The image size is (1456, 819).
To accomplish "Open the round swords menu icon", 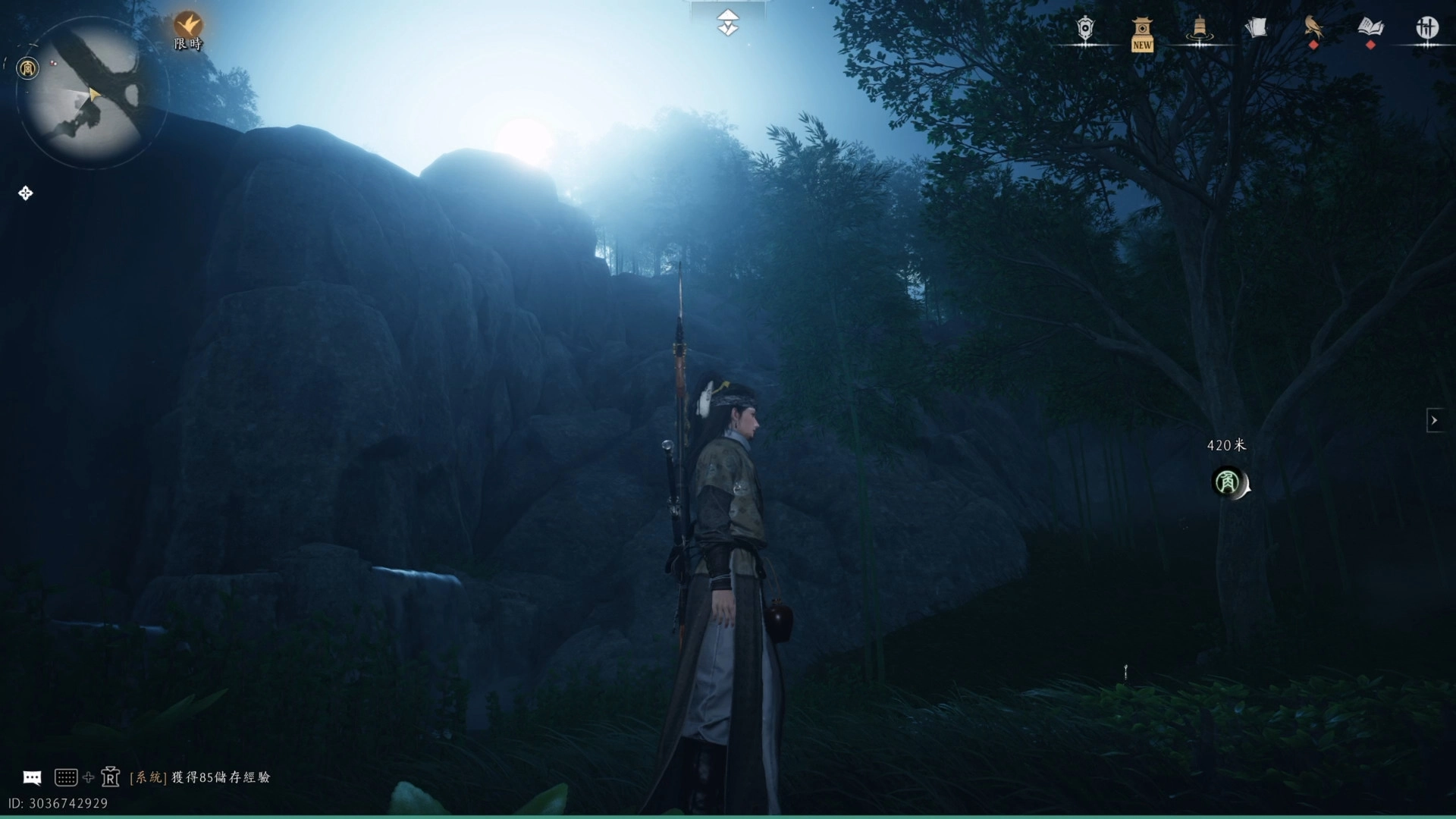I will click(x=1427, y=28).
